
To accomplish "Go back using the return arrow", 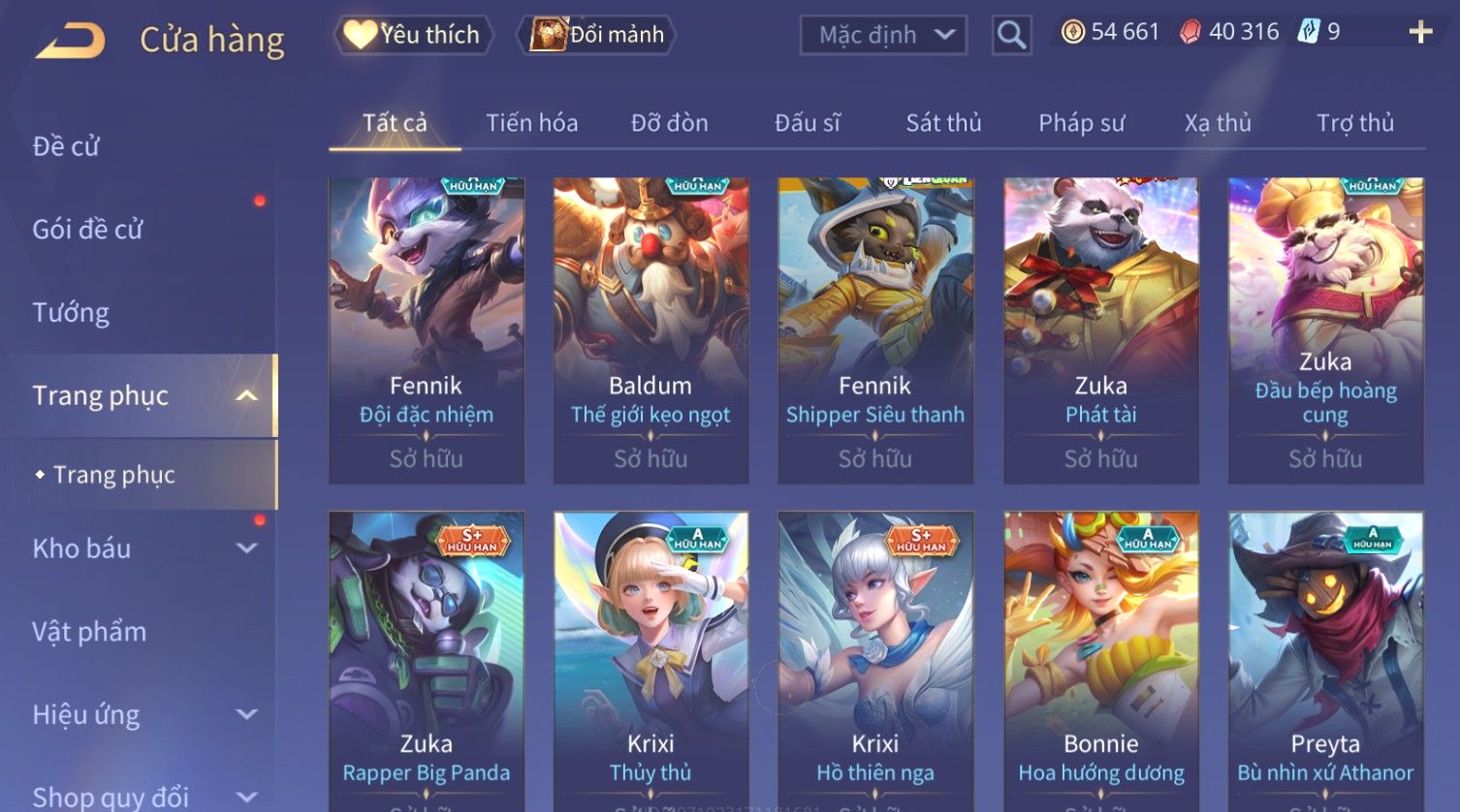I will click(70, 40).
